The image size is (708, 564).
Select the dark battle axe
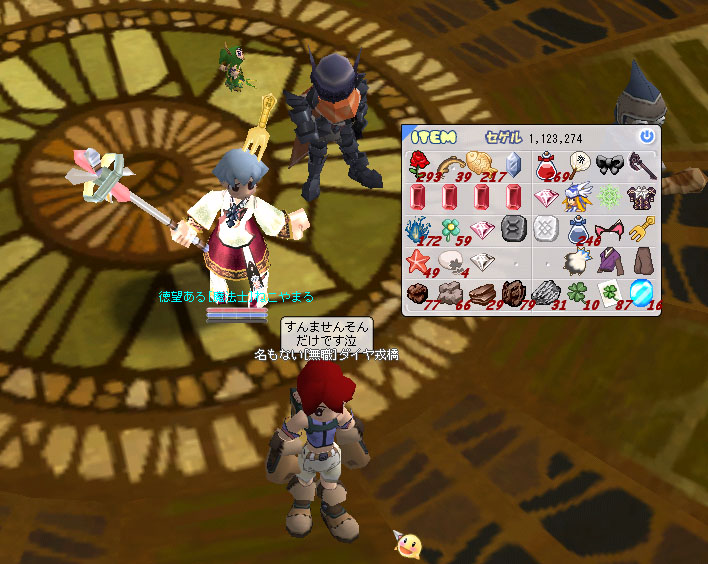coord(642,163)
